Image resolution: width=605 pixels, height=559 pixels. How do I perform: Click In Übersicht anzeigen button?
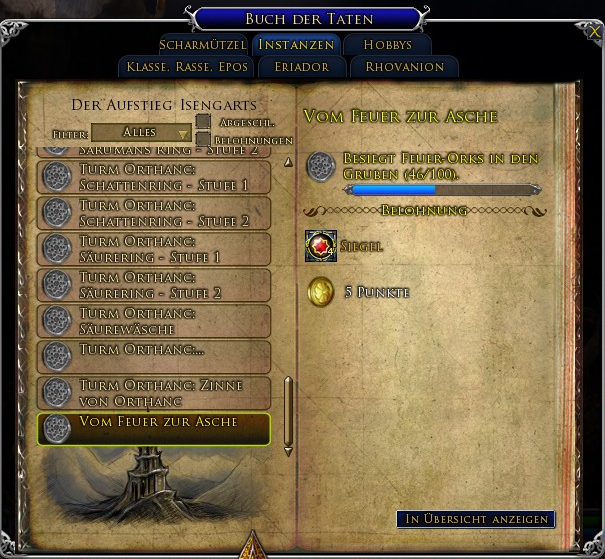(x=475, y=519)
